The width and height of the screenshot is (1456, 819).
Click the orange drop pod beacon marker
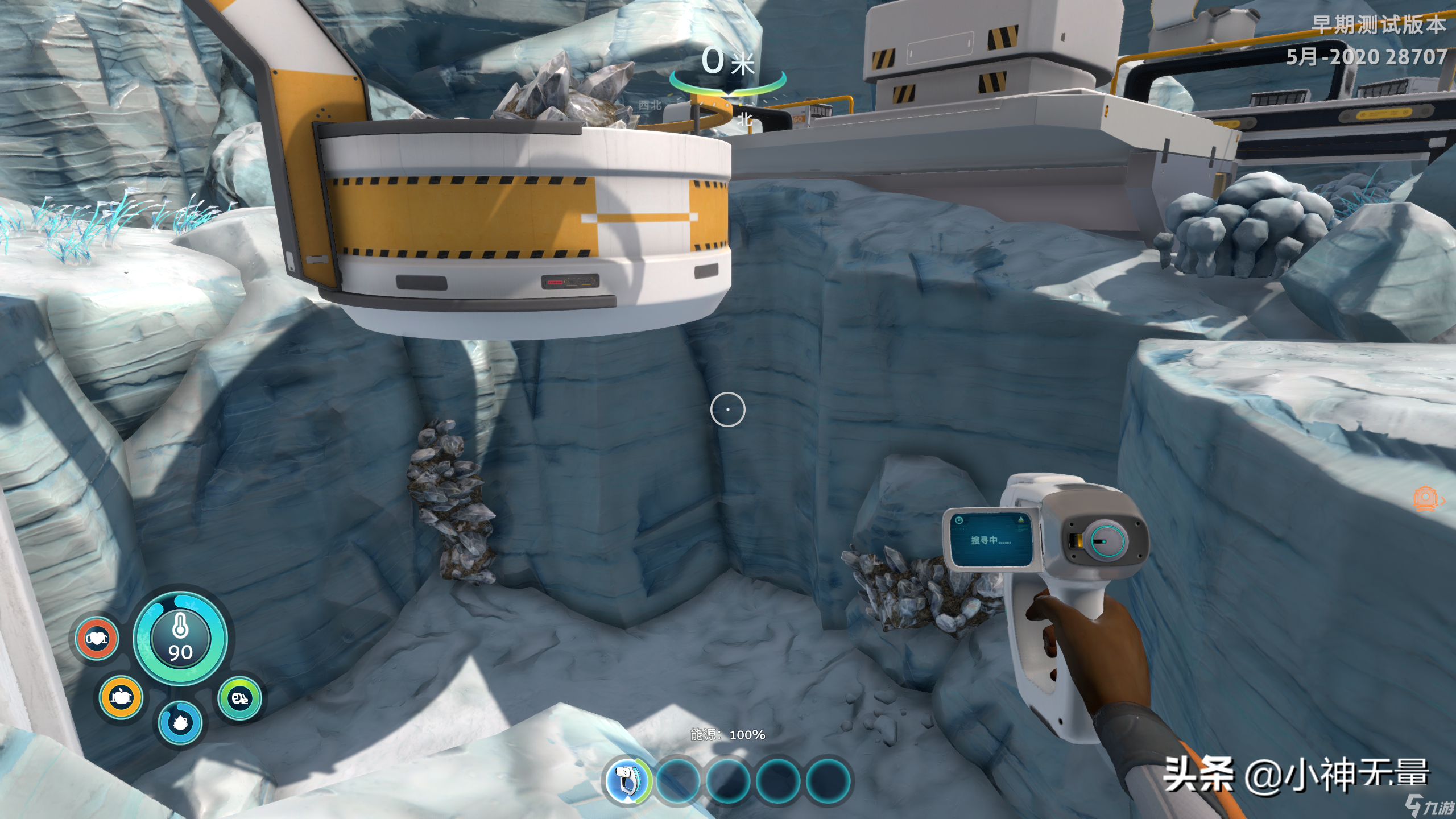(1425, 499)
